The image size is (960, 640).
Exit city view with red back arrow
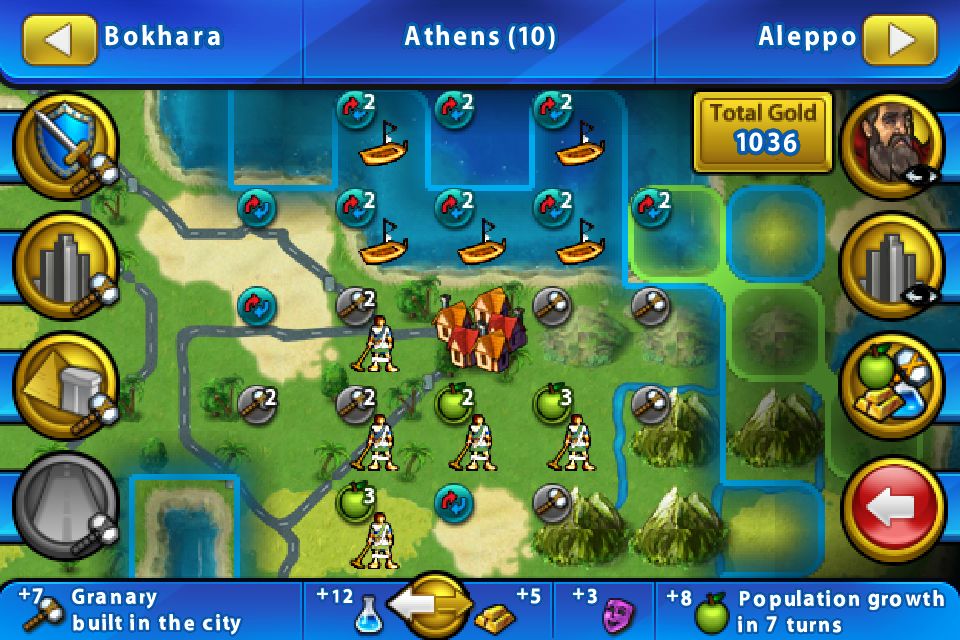pyautogui.click(x=892, y=508)
